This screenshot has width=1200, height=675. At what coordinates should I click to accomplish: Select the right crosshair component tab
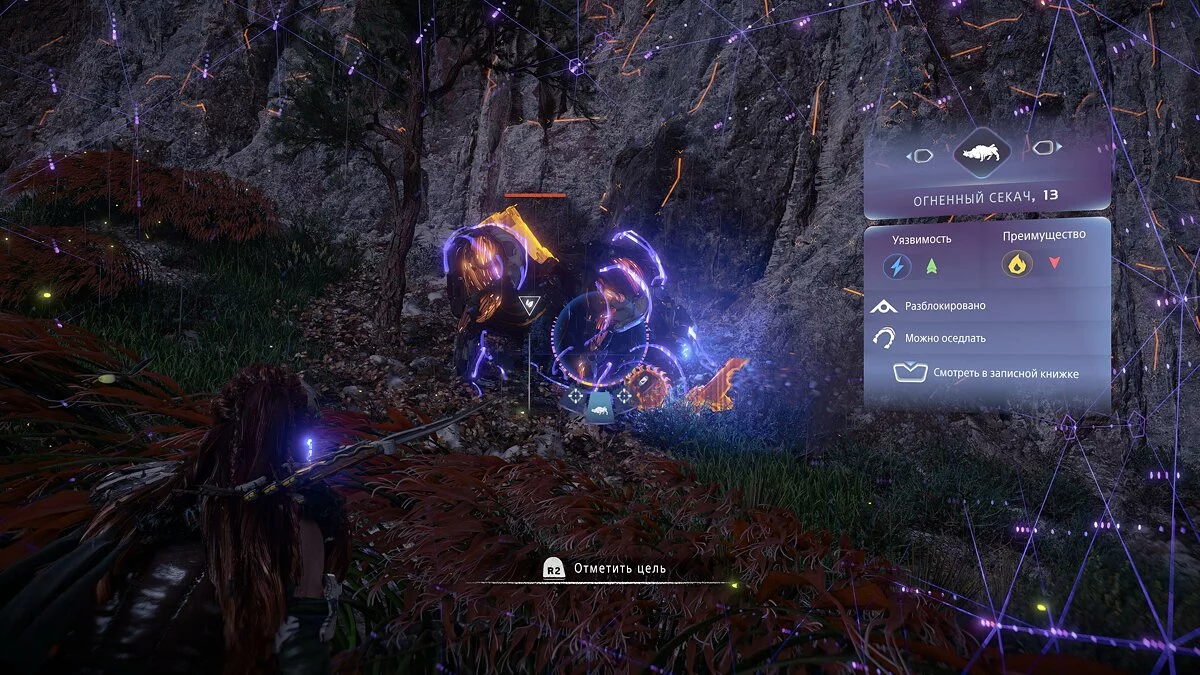[x=624, y=398]
